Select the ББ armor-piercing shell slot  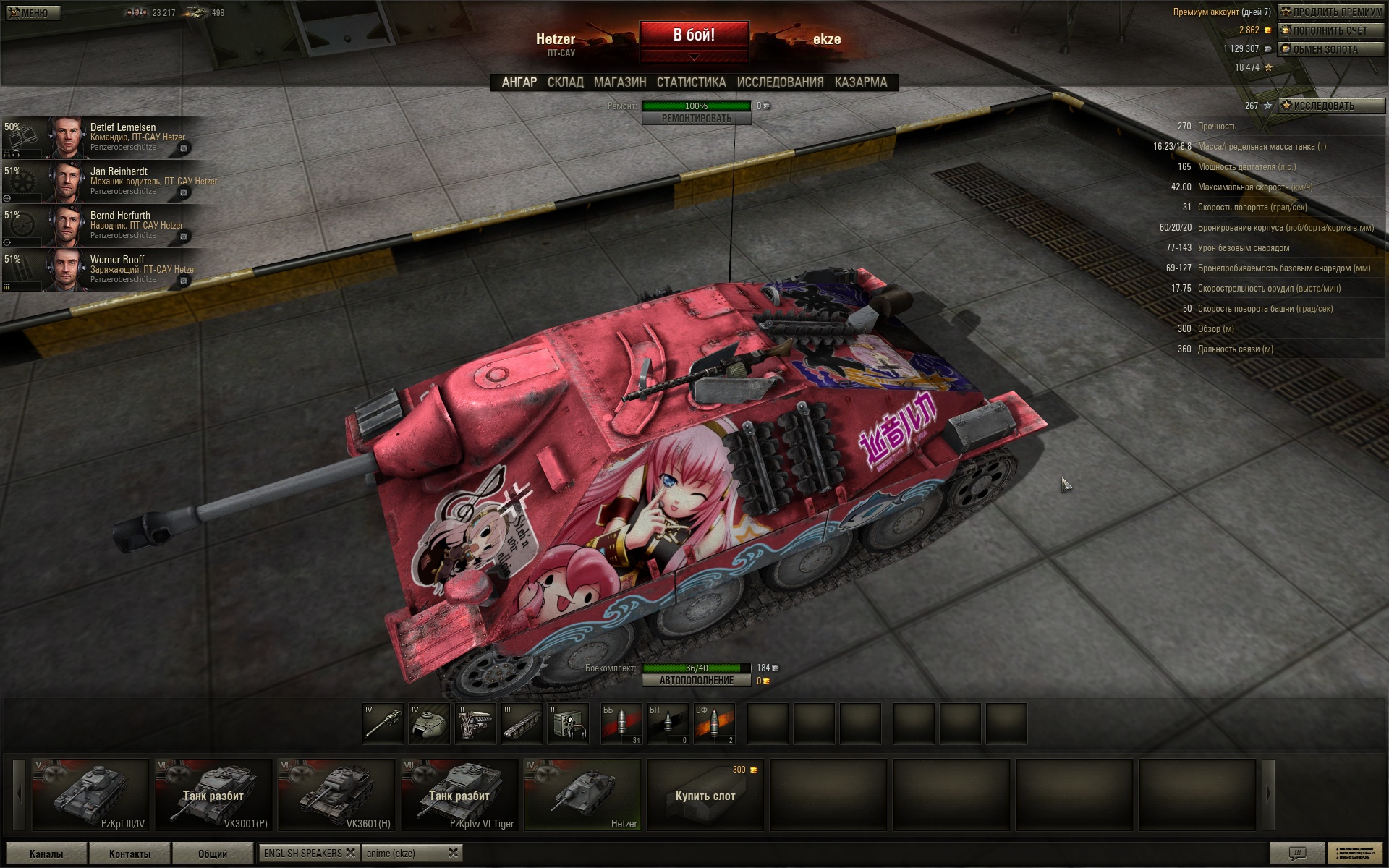(x=621, y=723)
